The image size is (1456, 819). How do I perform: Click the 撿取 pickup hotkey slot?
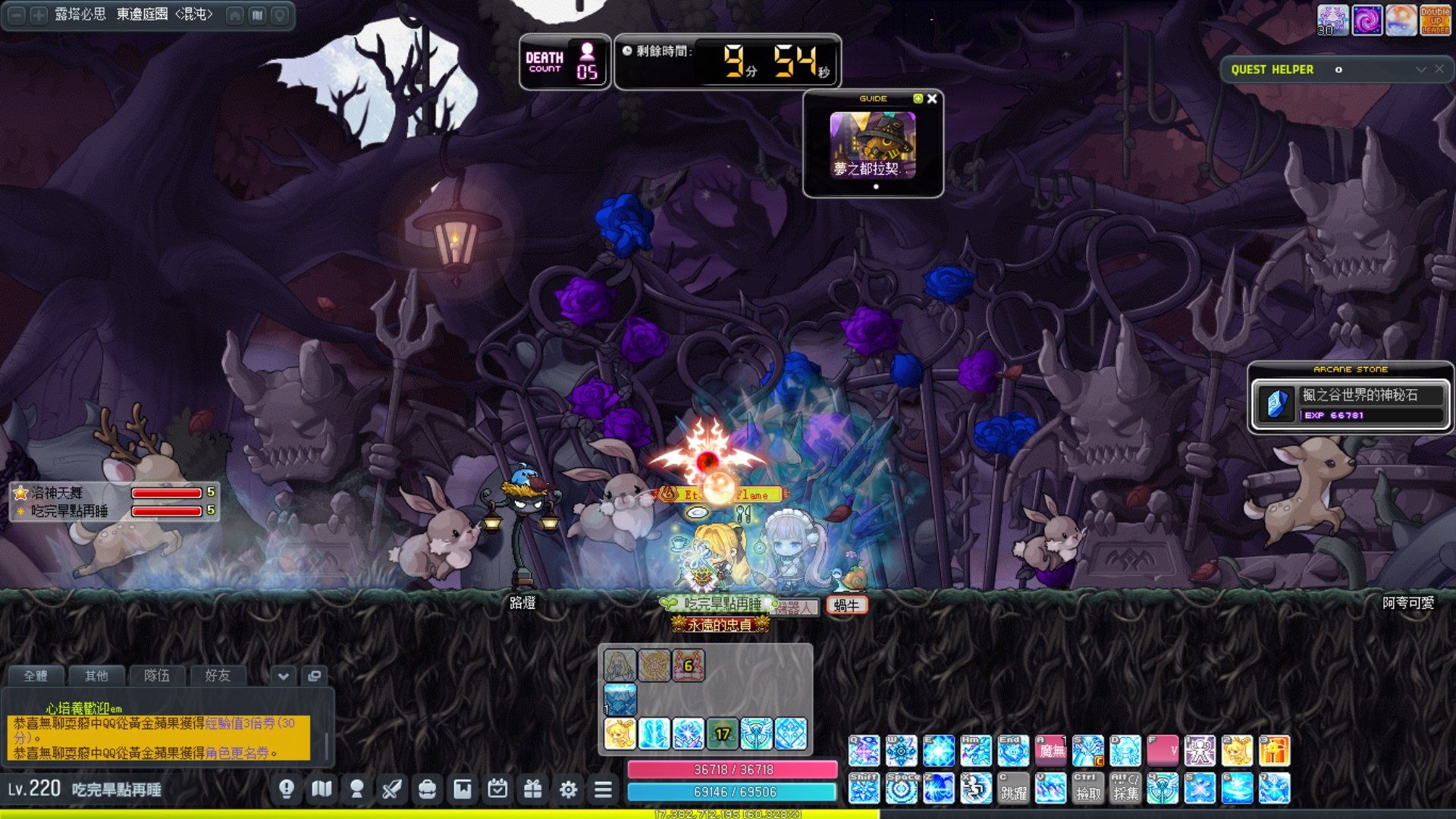click(1087, 789)
